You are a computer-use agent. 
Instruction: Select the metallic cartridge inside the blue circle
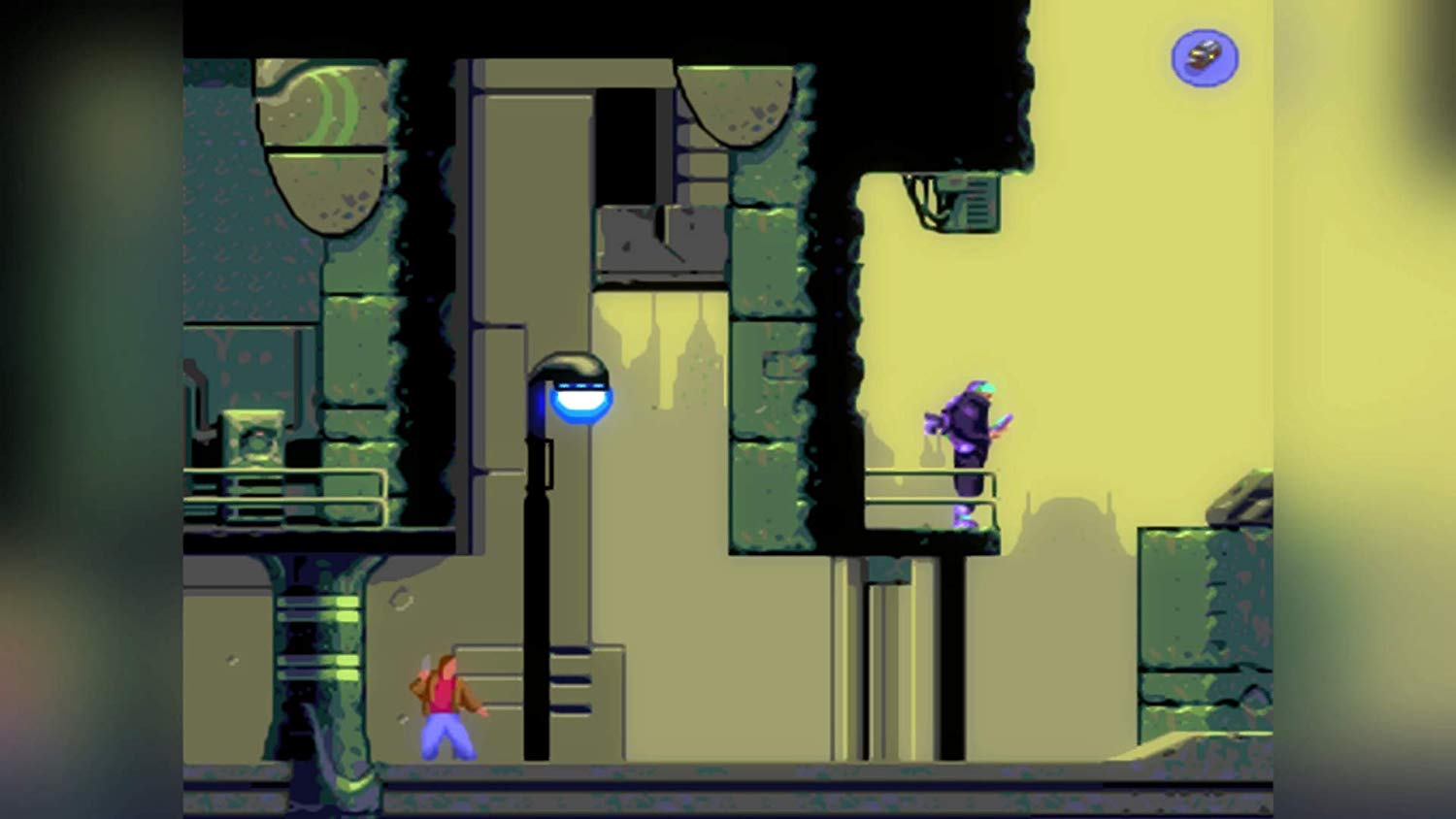pos(1204,56)
